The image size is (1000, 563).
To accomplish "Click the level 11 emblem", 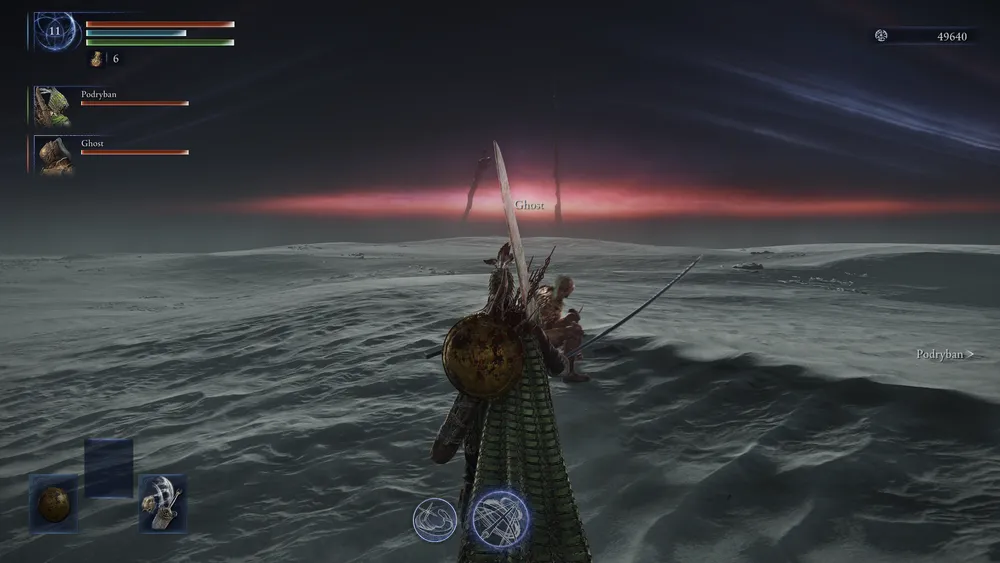I will (53, 32).
